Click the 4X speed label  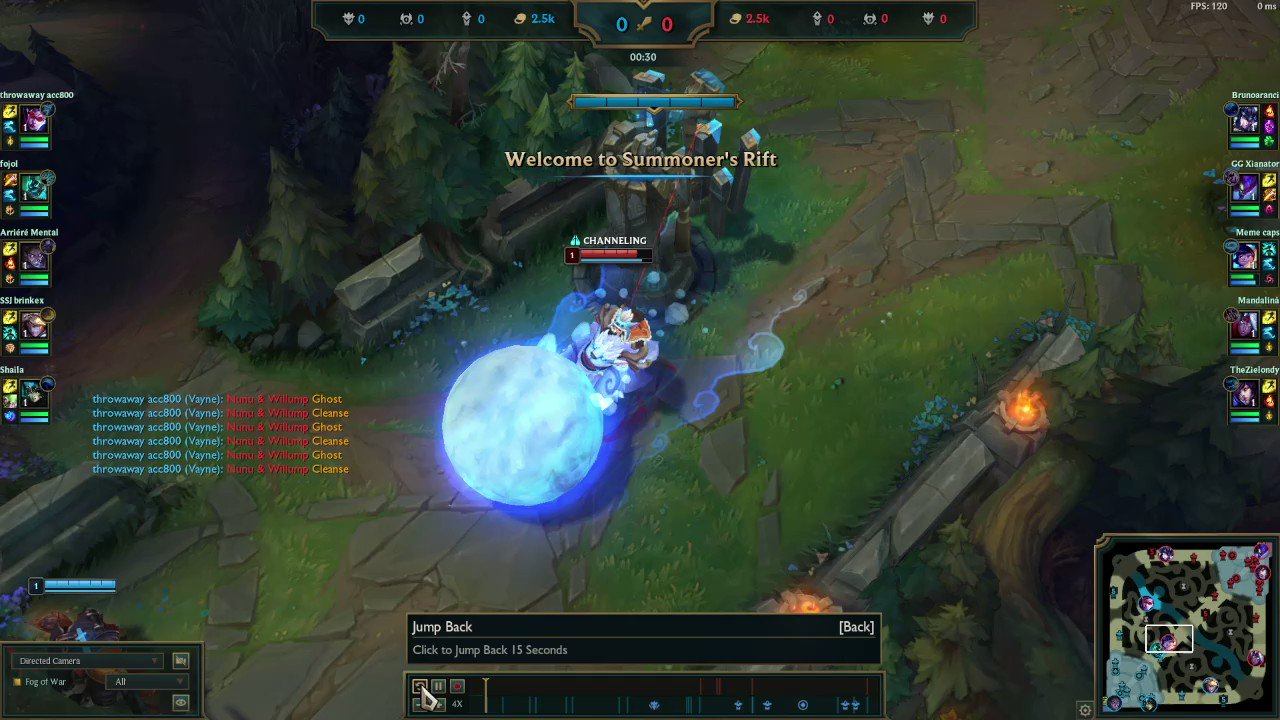[456, 703]
